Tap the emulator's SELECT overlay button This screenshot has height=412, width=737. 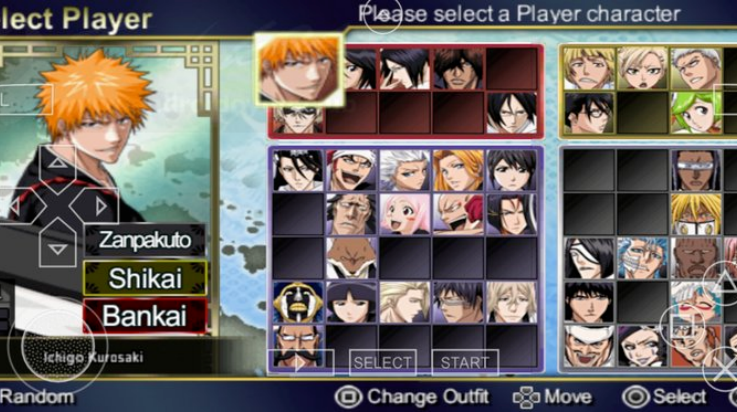pyautogui.click(x=382, y=362)
